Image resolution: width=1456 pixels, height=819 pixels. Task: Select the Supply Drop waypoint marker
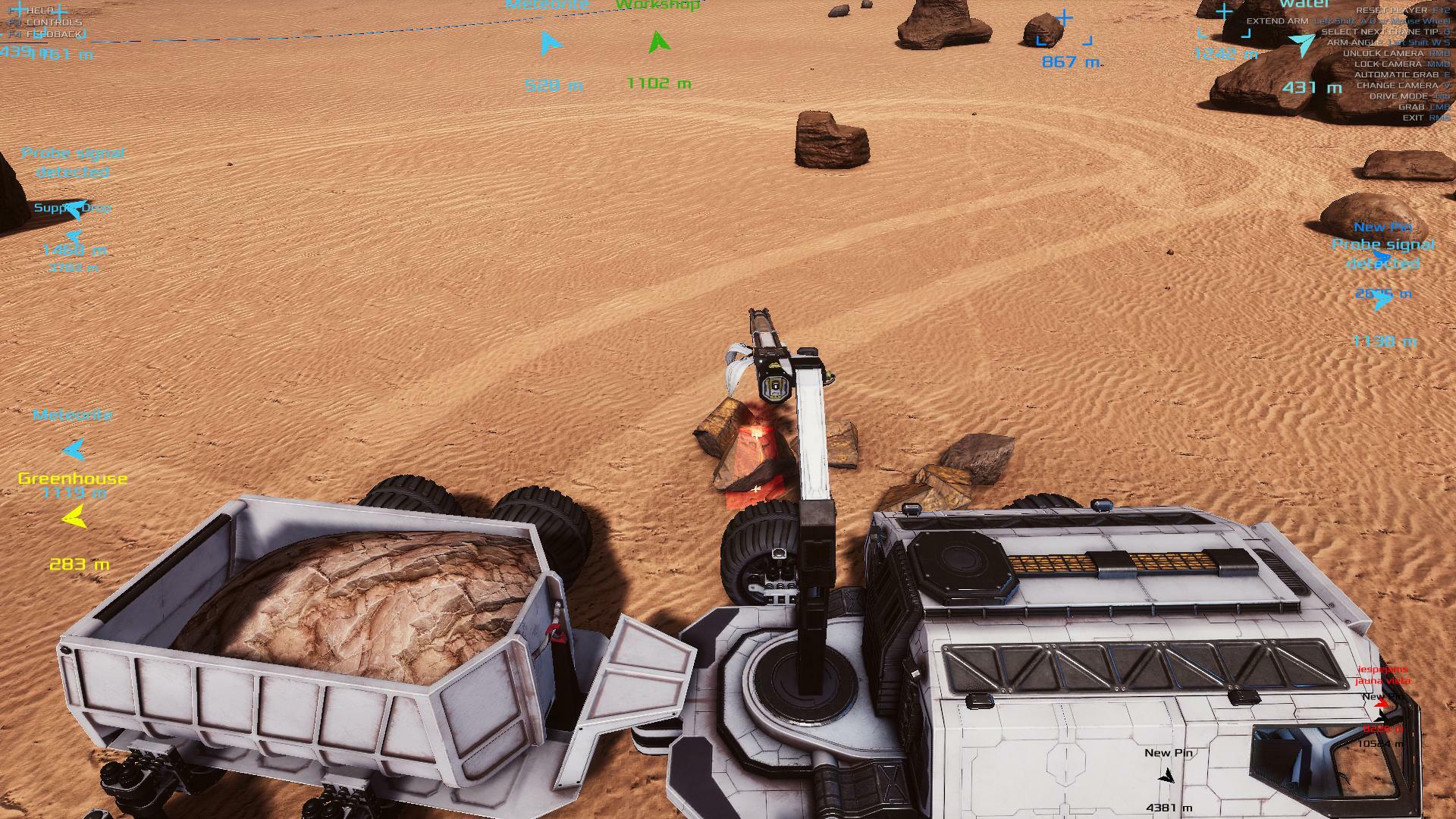coord(74,208)
